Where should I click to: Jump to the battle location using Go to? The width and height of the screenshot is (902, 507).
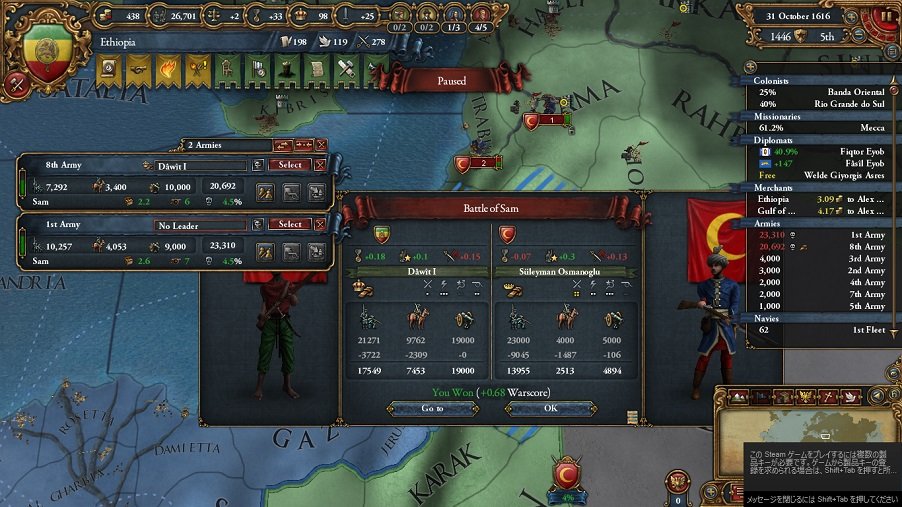(432, 409)
